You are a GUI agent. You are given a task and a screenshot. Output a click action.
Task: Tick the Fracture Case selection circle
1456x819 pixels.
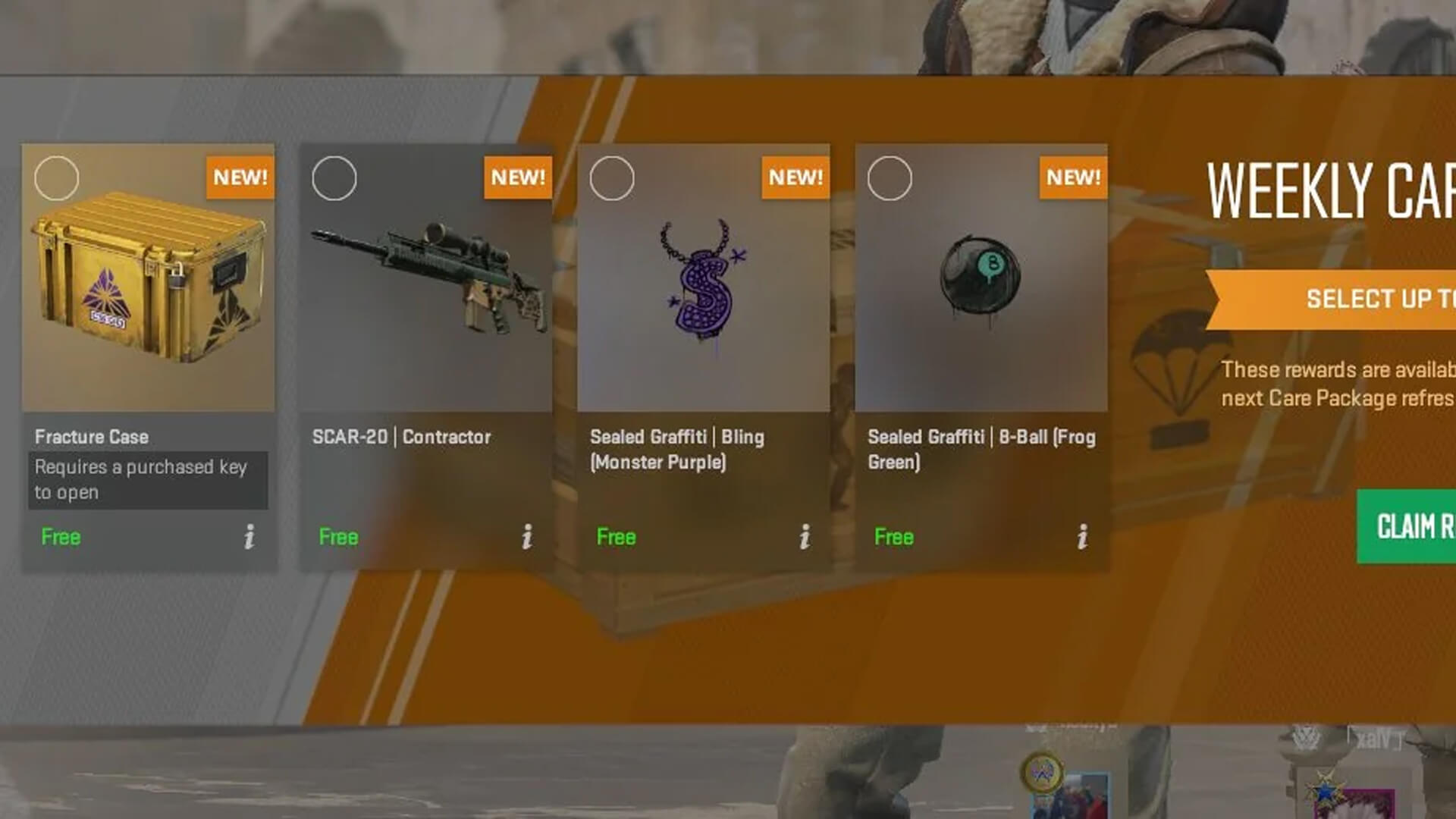57,178
